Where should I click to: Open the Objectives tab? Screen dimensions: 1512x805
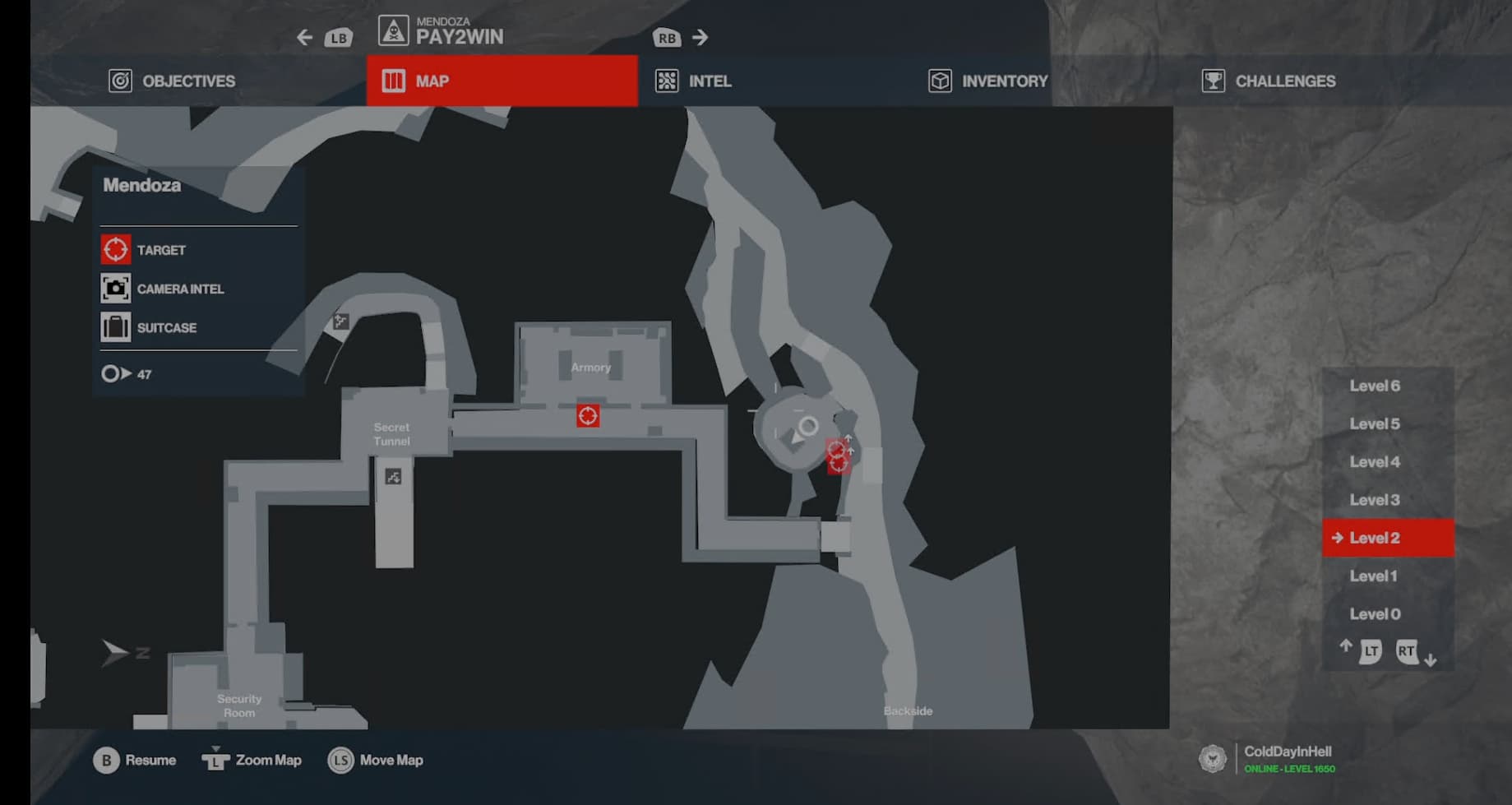click(172, 81)
